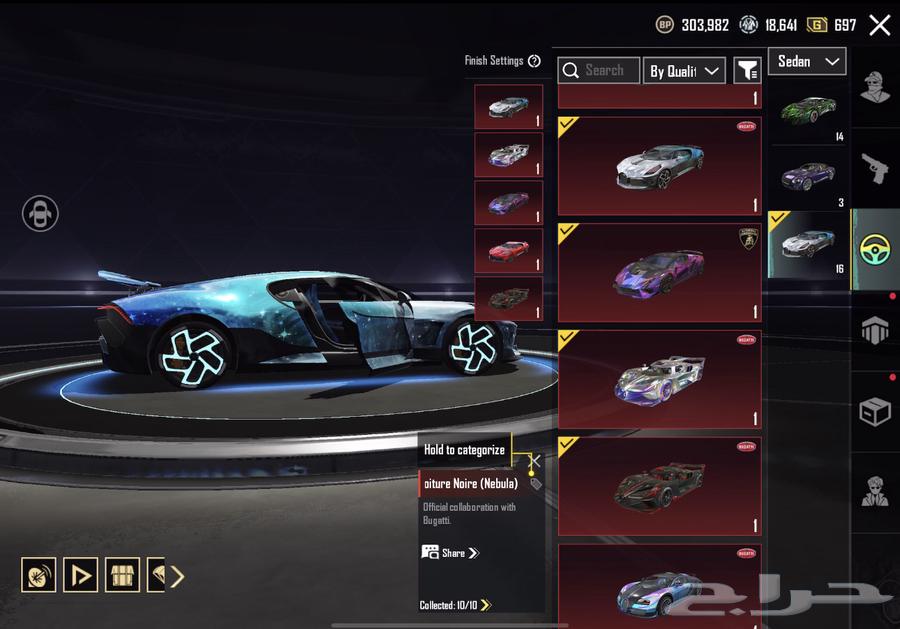
Task: Pick the dark purple sedan with count 3
Action: (807, 177)
